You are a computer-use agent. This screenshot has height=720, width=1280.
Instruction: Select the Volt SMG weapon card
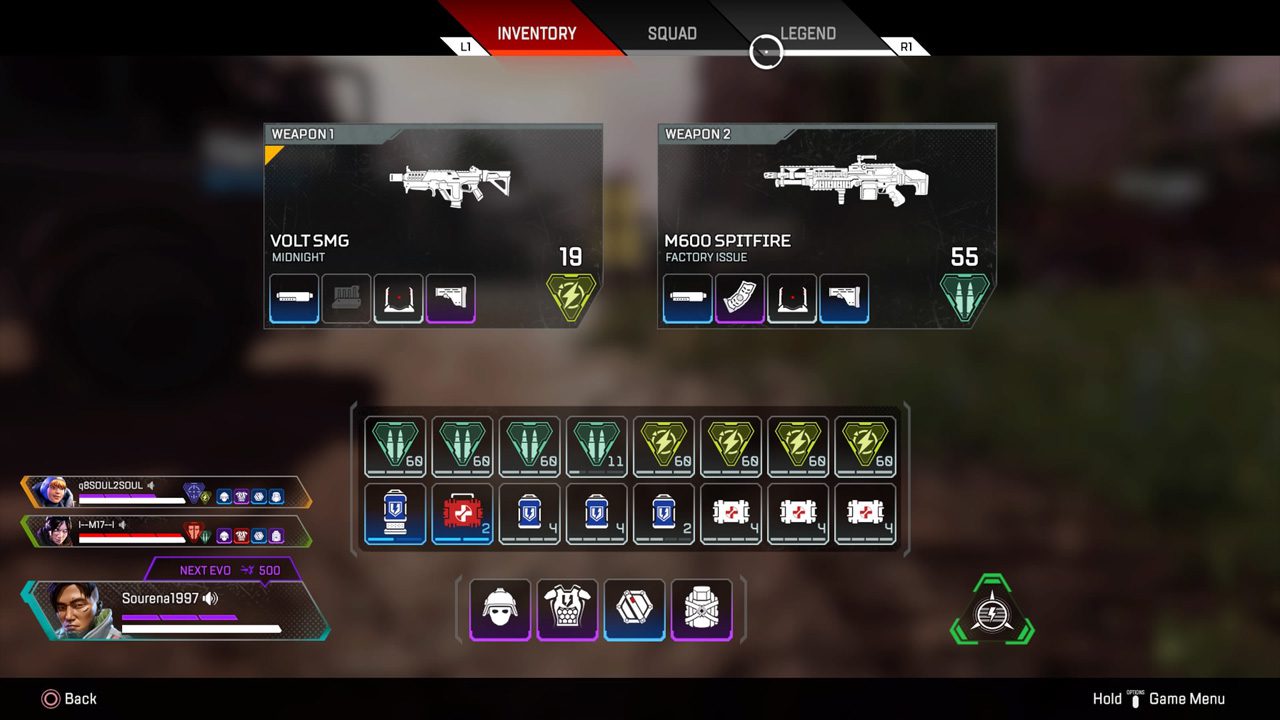[x=433, y=225]
